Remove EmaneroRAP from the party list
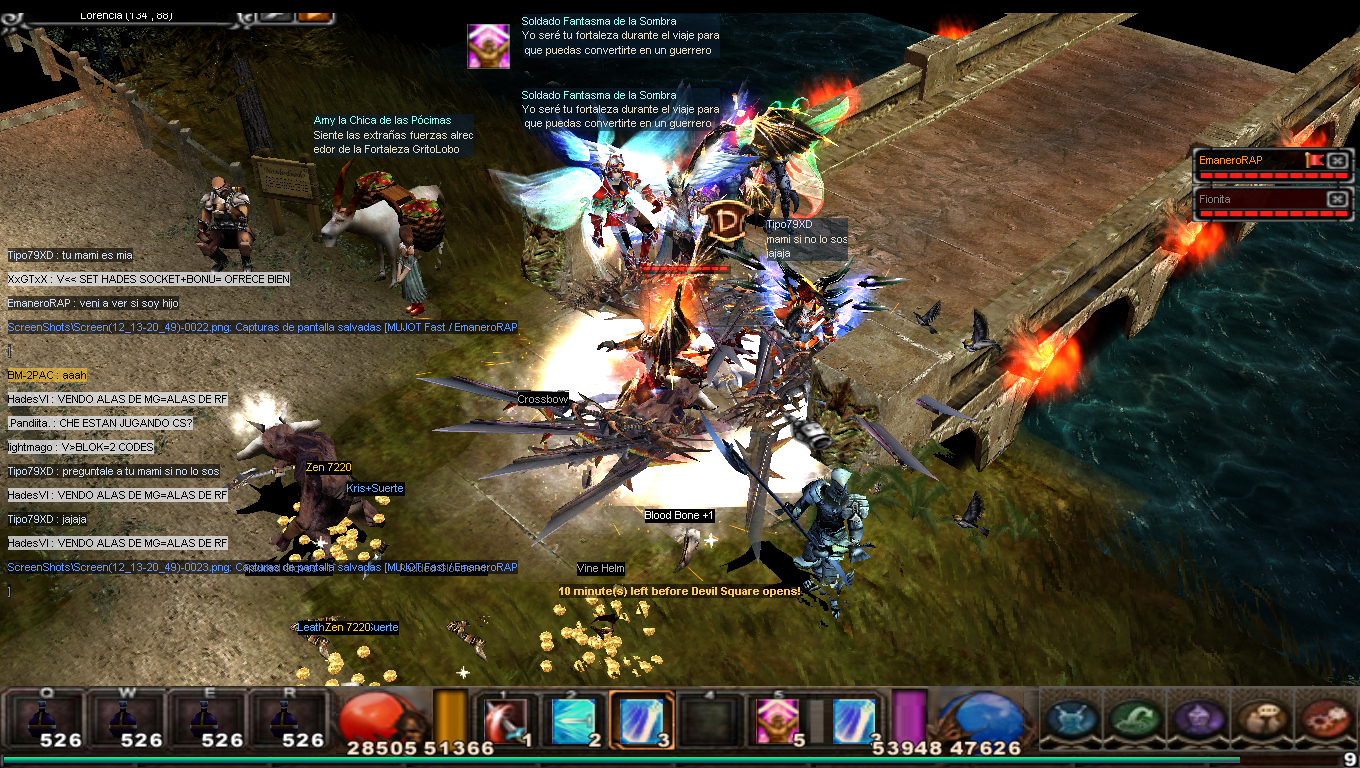Screen dimensions: 1360x768 click(x=1337, y=160)
